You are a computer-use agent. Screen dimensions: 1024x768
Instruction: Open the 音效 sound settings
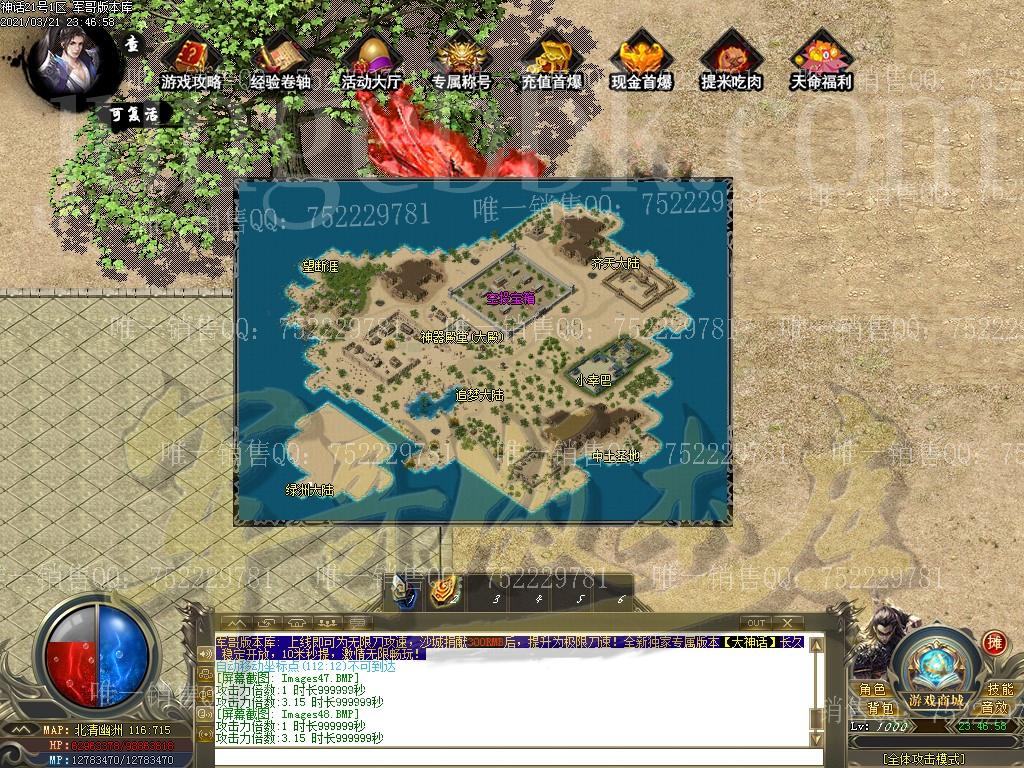pos(994,708)
